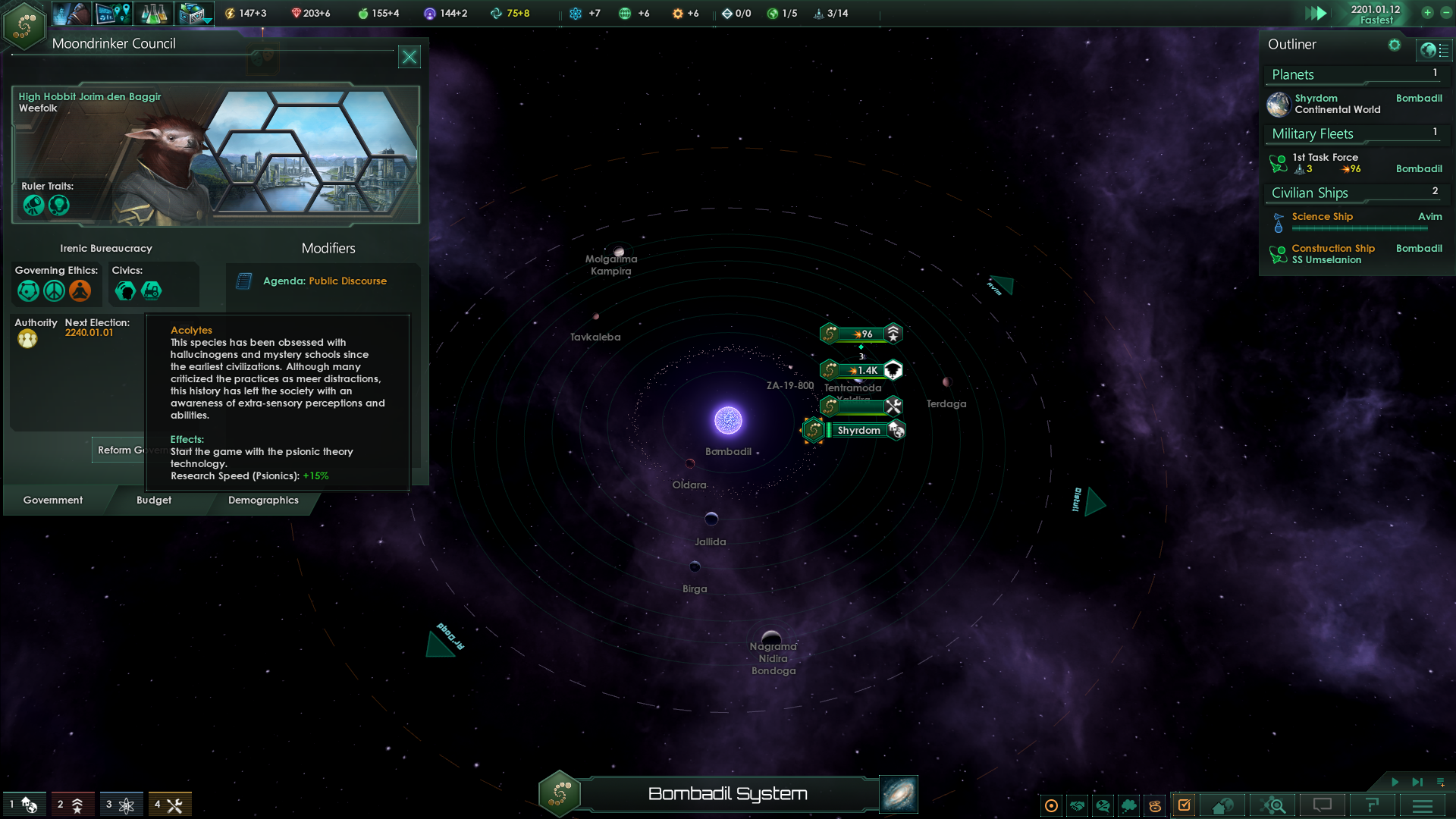This screenshot has width=1456, height=819.
Task: Expand the Ship Designer dropdown arrow
Action: click(206, 21)
